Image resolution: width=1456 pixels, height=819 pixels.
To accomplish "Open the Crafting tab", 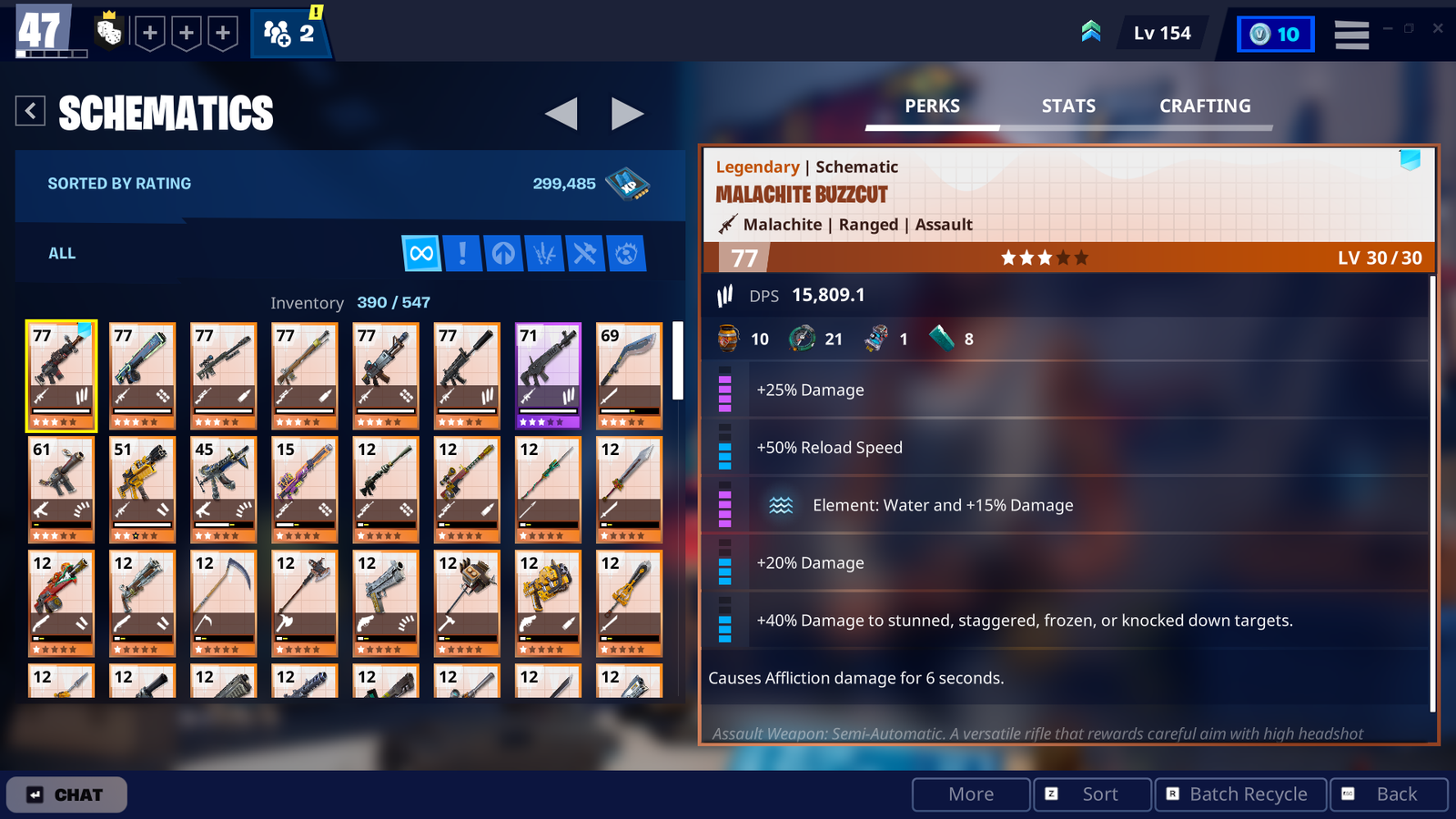I will coord(1204,106).
